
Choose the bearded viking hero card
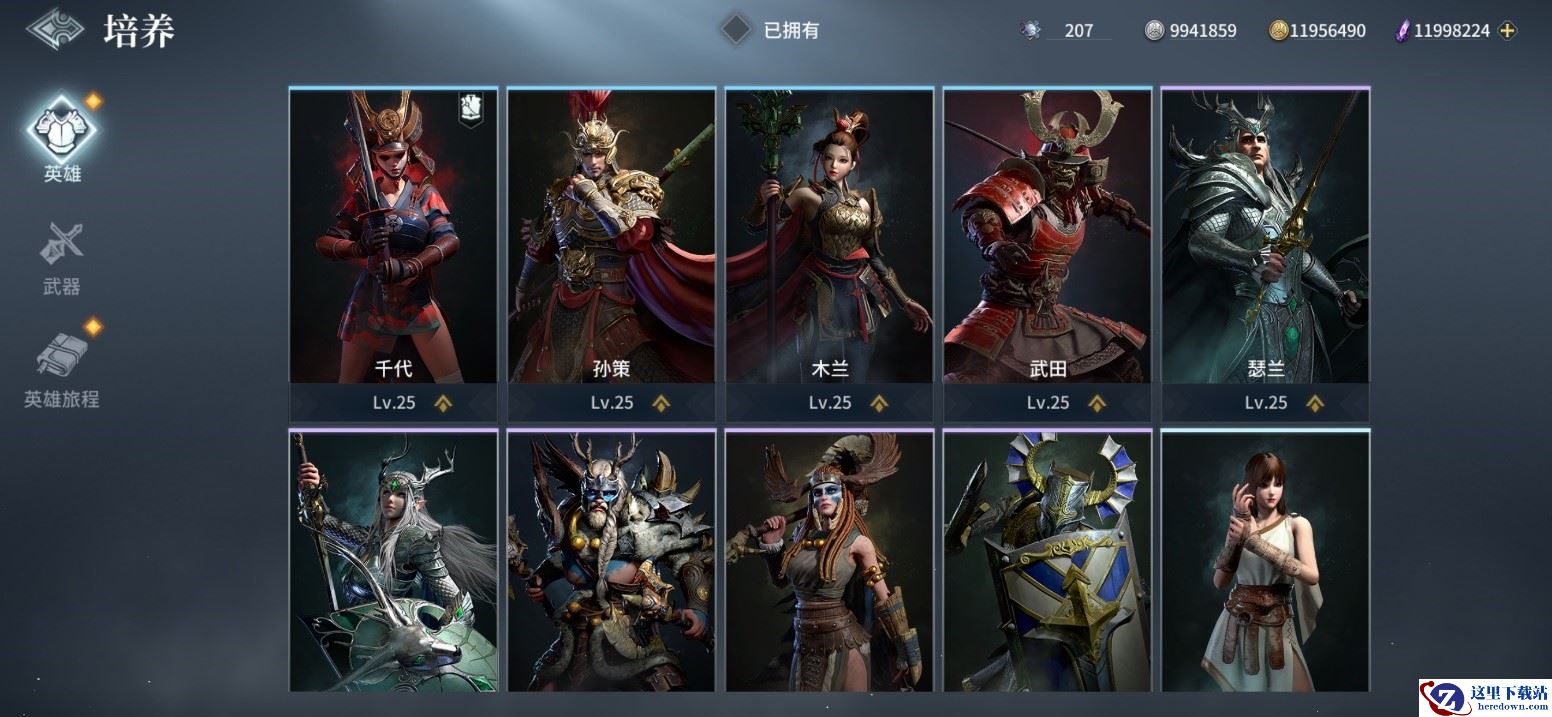click(611, 561)
